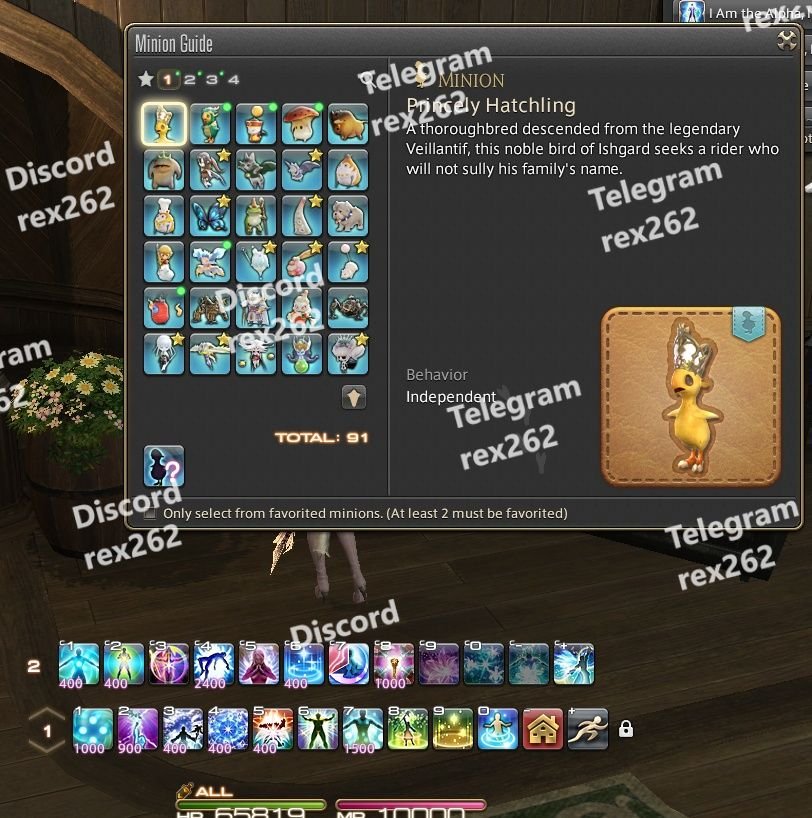Viewport: 812px width, 818px height.
Task: Select the frog with staff minion
Action: click(x=256, y=216)
